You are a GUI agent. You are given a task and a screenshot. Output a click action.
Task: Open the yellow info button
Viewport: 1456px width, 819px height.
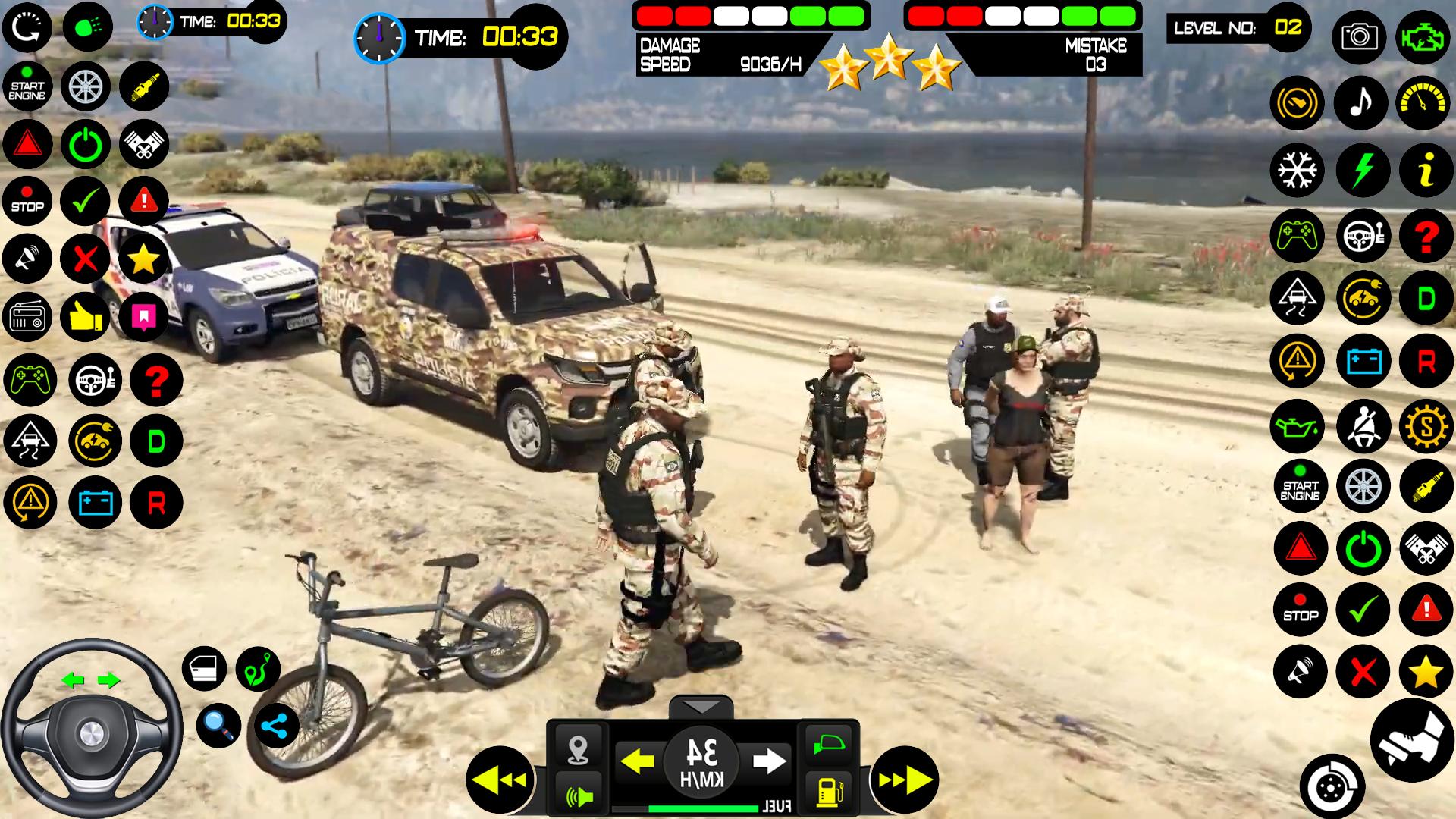click(x=1426, y=169)
